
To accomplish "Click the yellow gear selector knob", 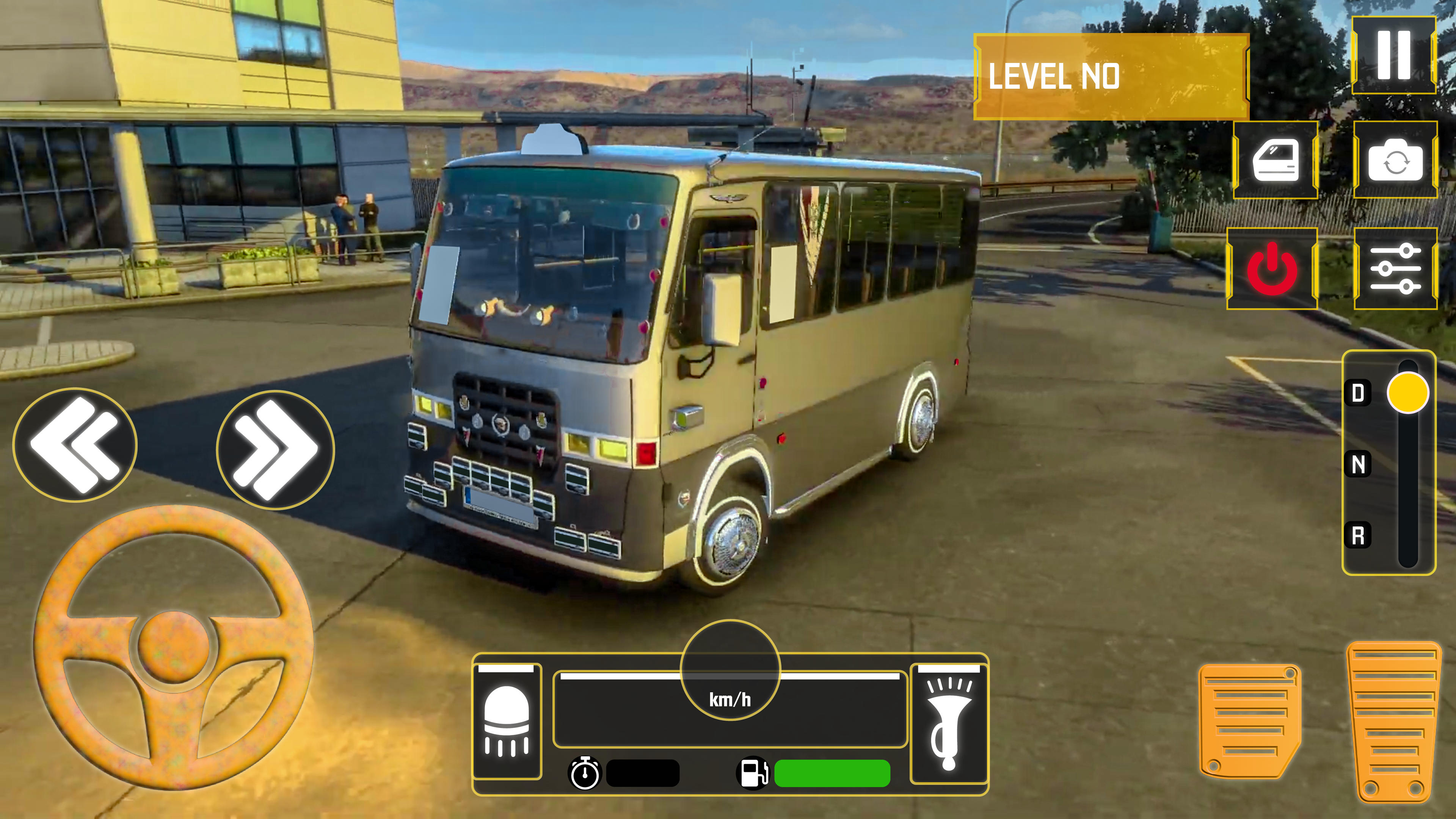I will (1407, 393).
